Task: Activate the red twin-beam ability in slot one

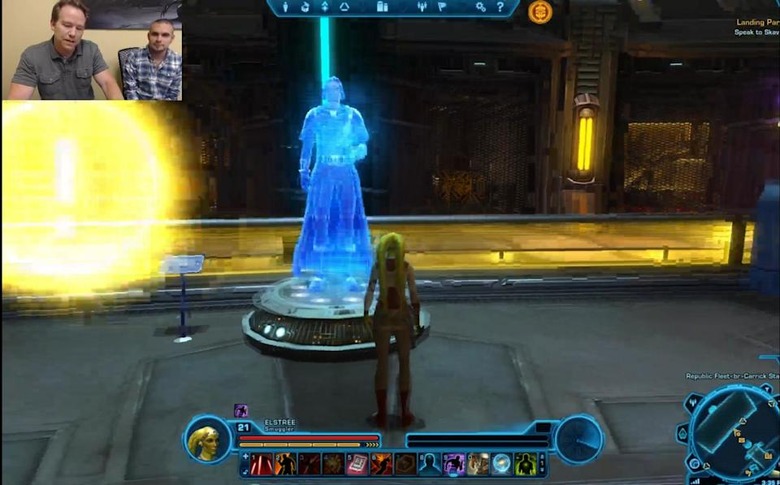Action: [x=262, y=464]
